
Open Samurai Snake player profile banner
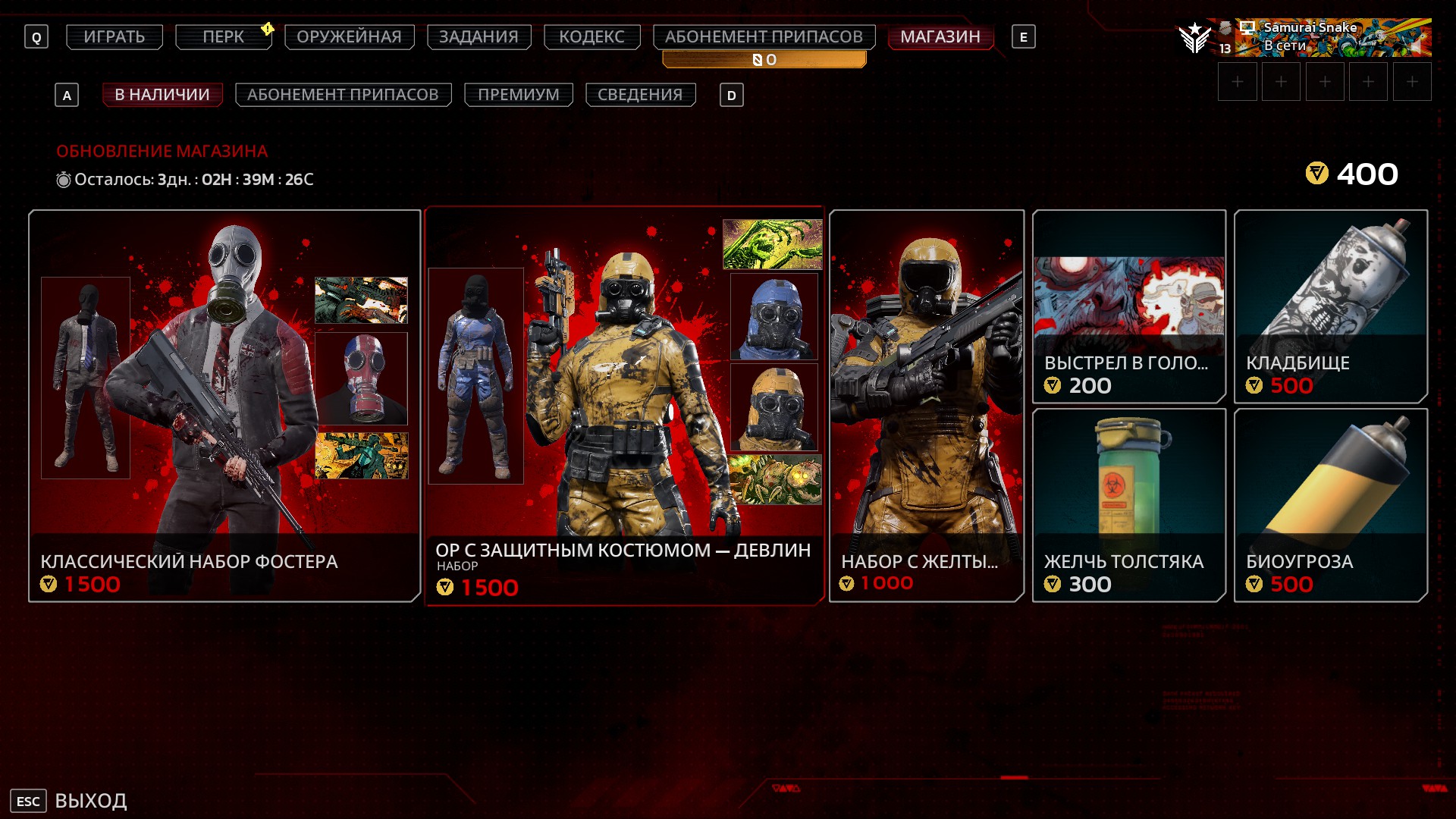pos(1332,37)
